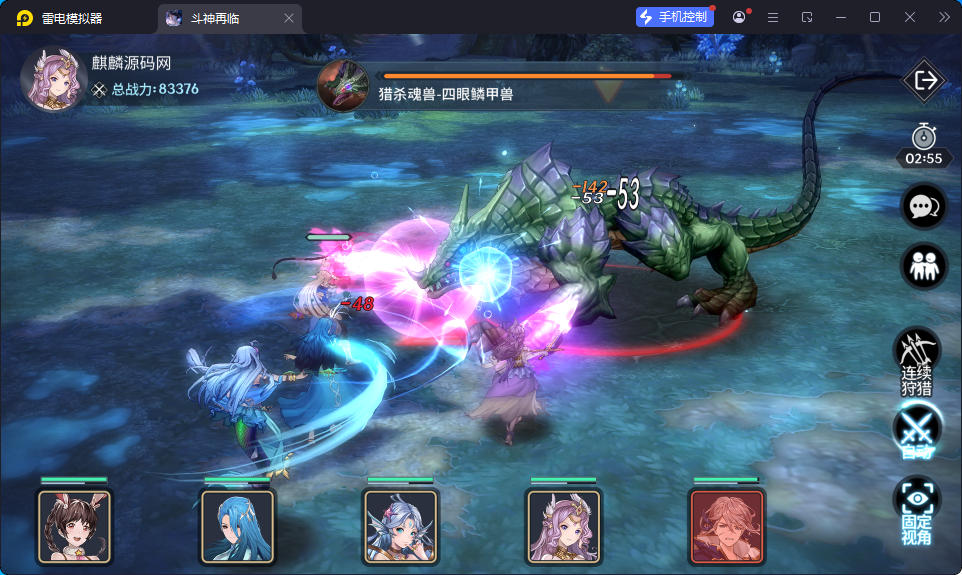
Task: Select the red-tinted hero portrait
Action: [727, 526]
